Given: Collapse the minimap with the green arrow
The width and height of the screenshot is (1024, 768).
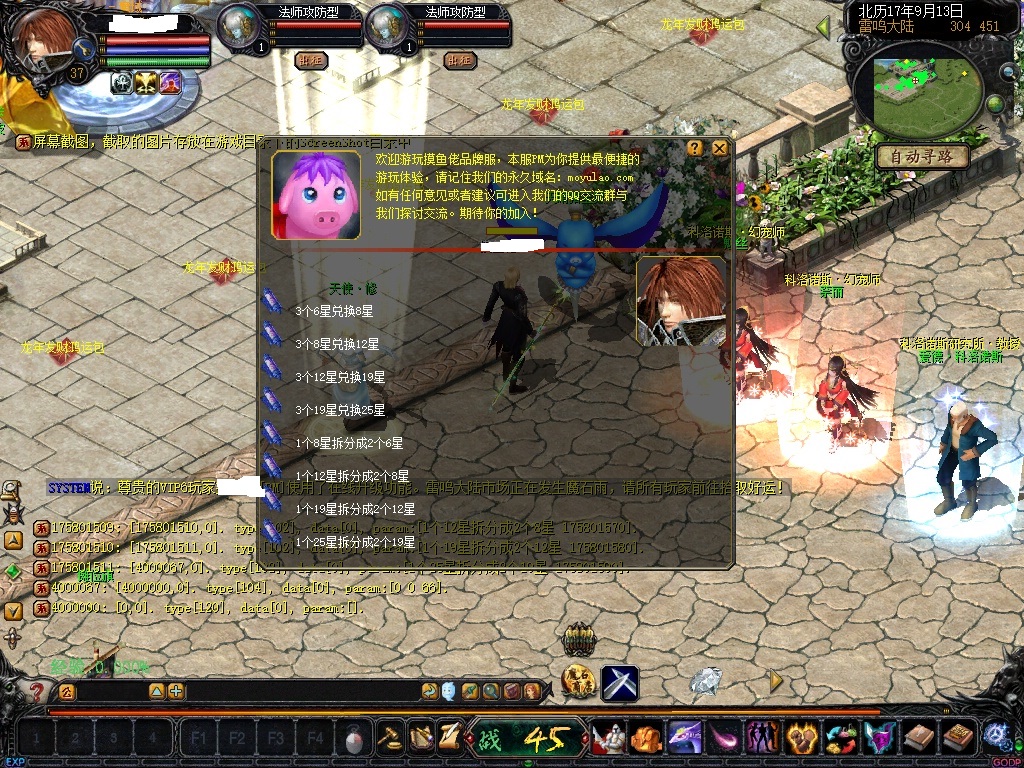Looking at the screenshot, I should coord(825,28).
